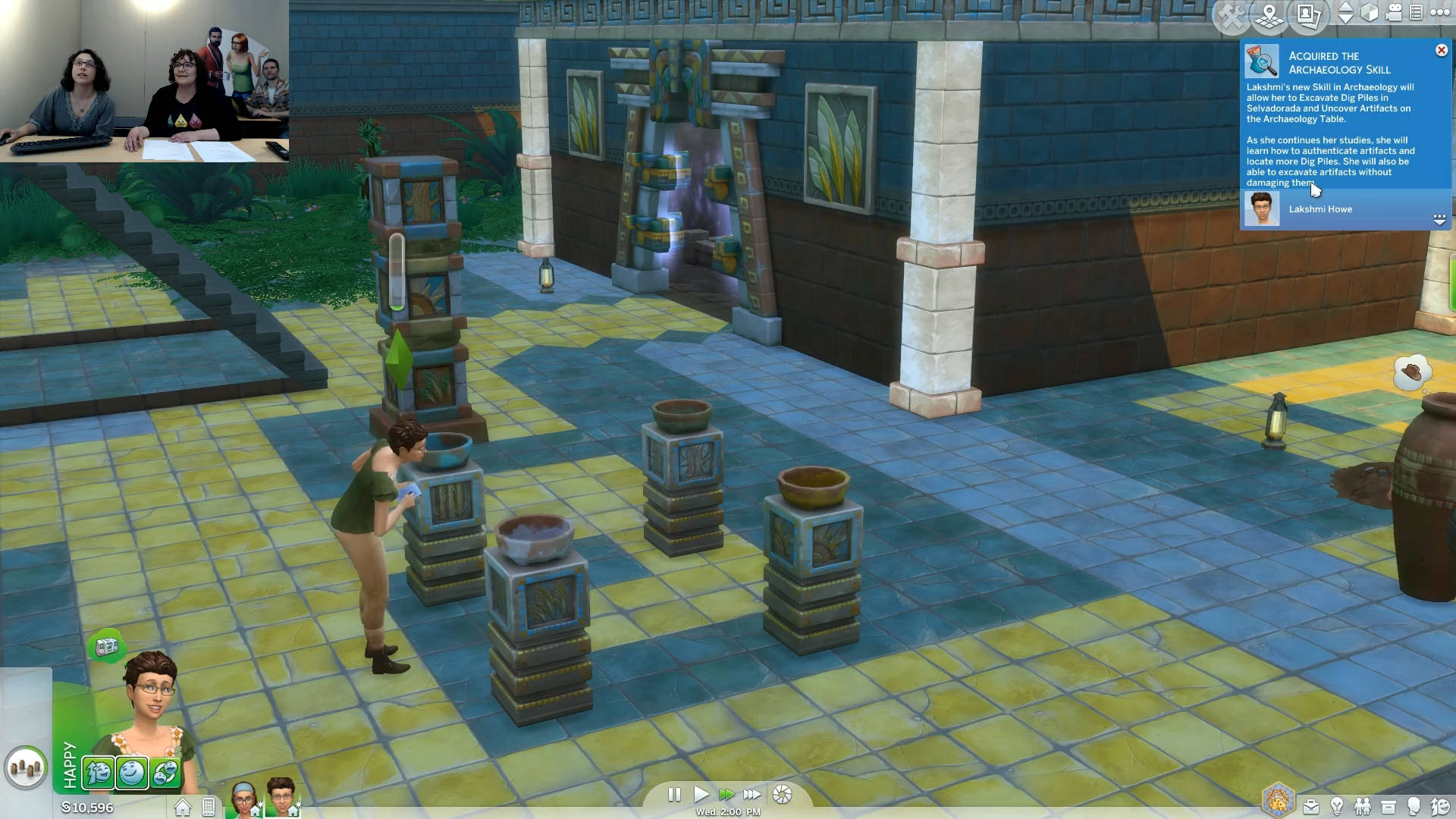1456x819 pixels.
Task: Open camera controls via the video camera icon
Action: pyautogui.click(x=1394, y=13)
